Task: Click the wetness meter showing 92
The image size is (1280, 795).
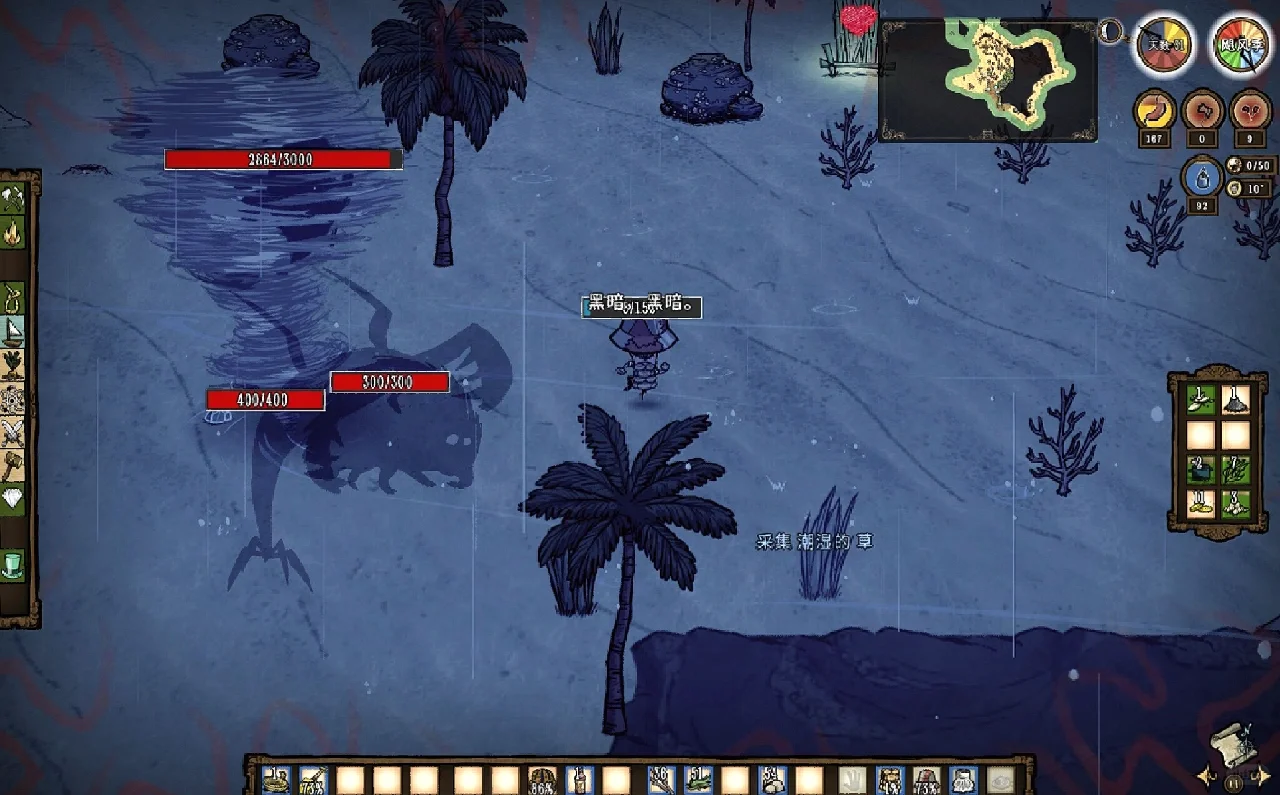Action: 1202,180
